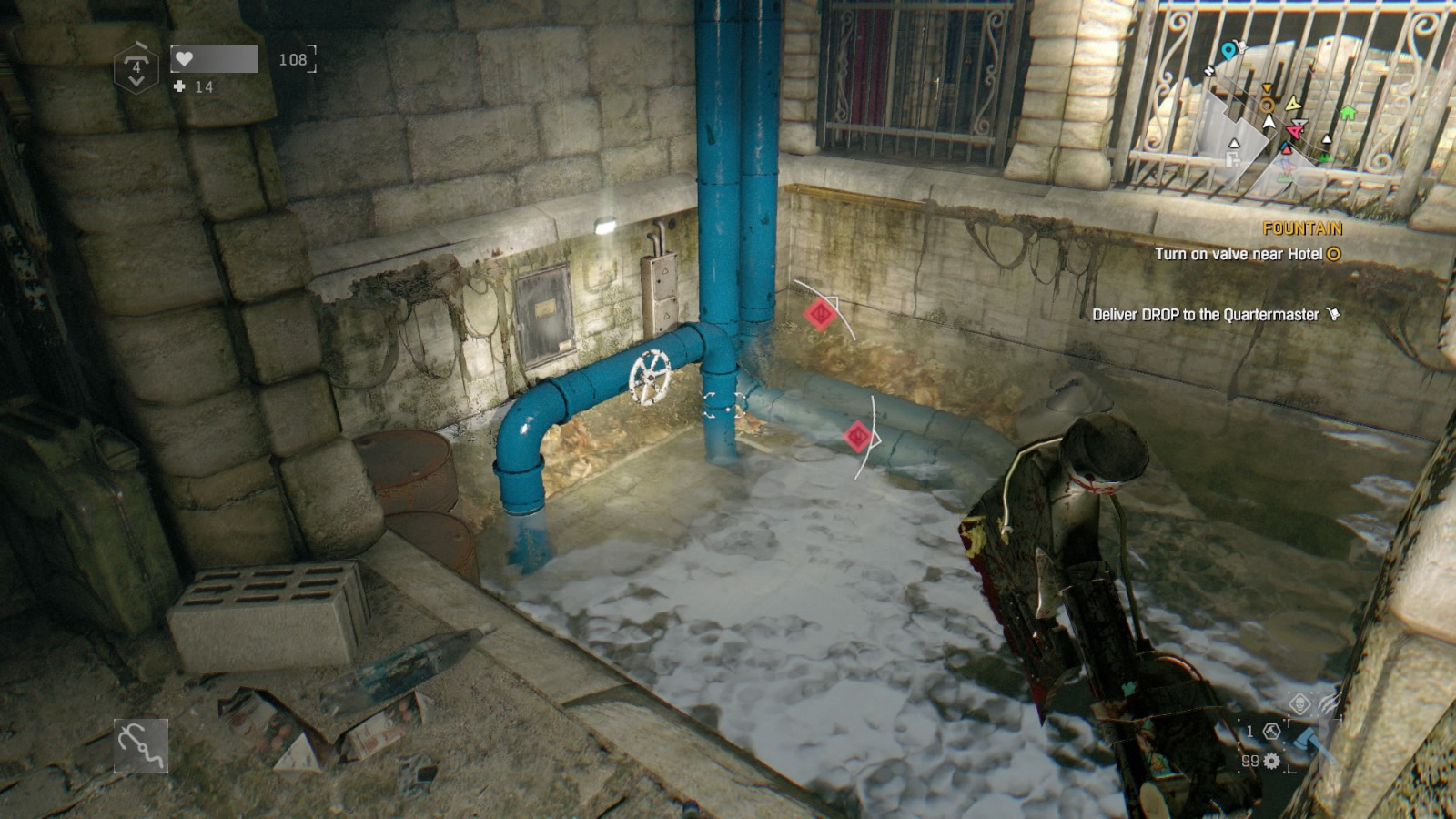The height and width of the screenshot is (819, 1456).
Task: Select the claw durability icon near the weapon slot
Action: point(1328,703)
